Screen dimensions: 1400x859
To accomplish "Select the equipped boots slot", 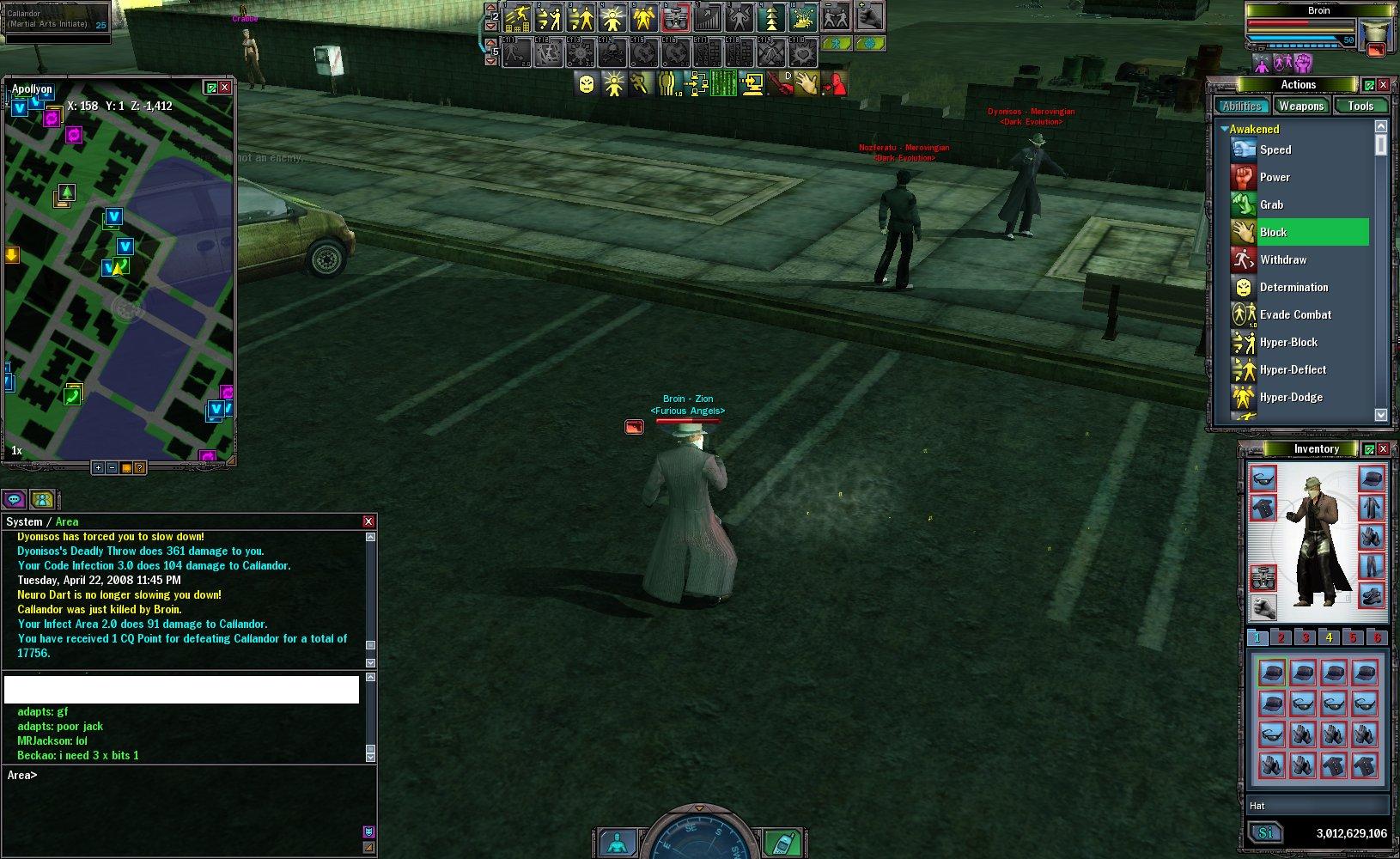I will point(1372,594).
